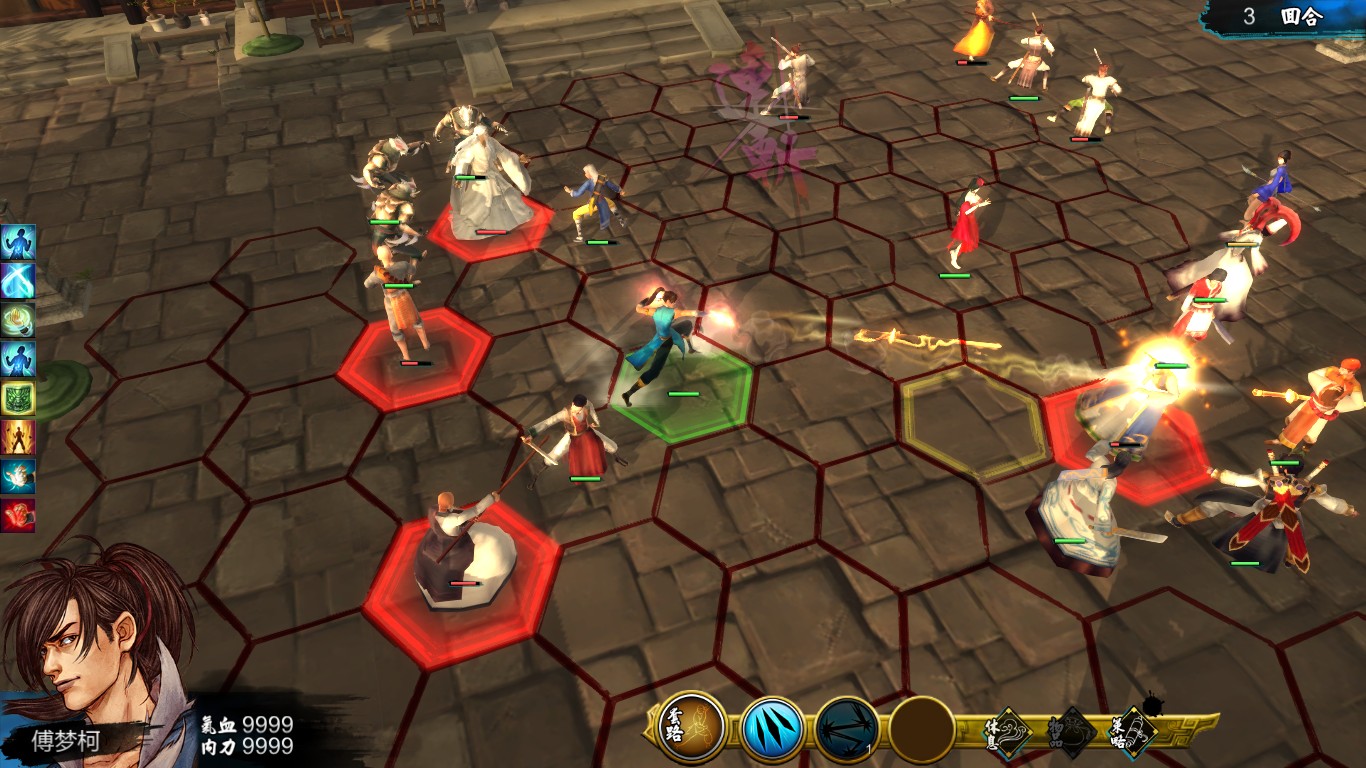This screenshot has height=768, width=1366.
Task: Inspect the blue fist status icon
Action: (x=18, y=476)
